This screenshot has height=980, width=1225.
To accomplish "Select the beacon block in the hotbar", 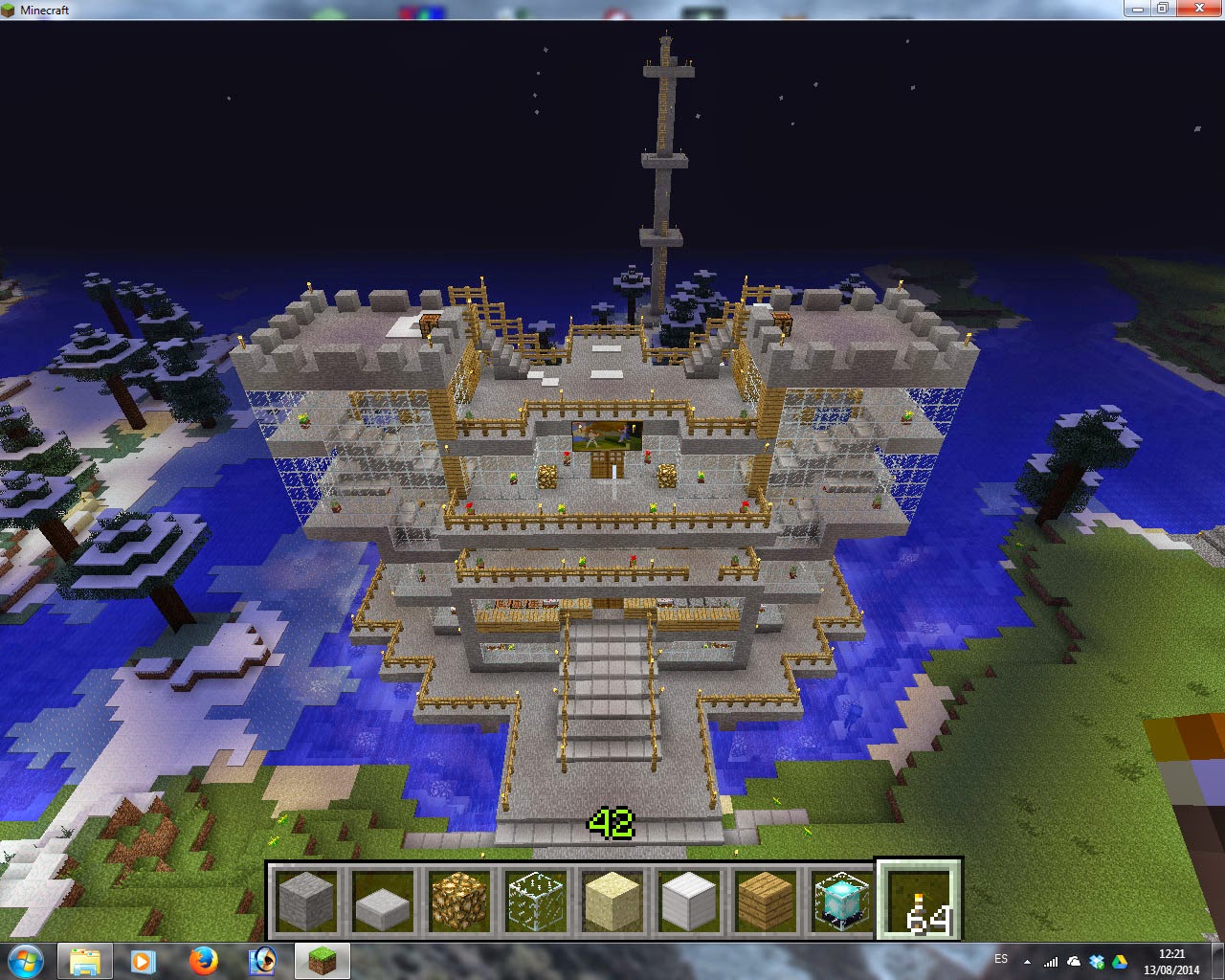I will 842,902.
